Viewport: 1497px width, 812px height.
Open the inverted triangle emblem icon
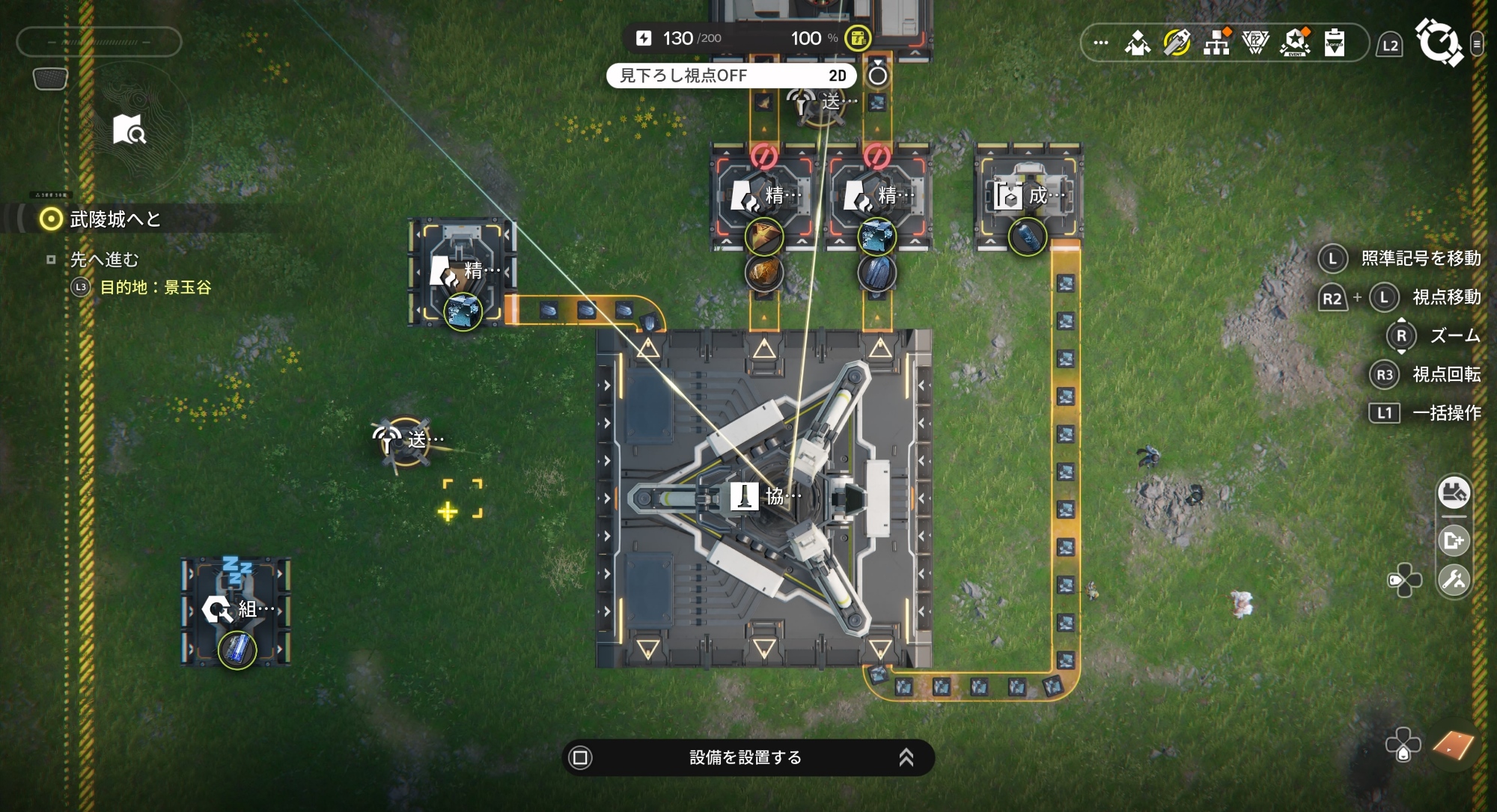pos(1255,43)
